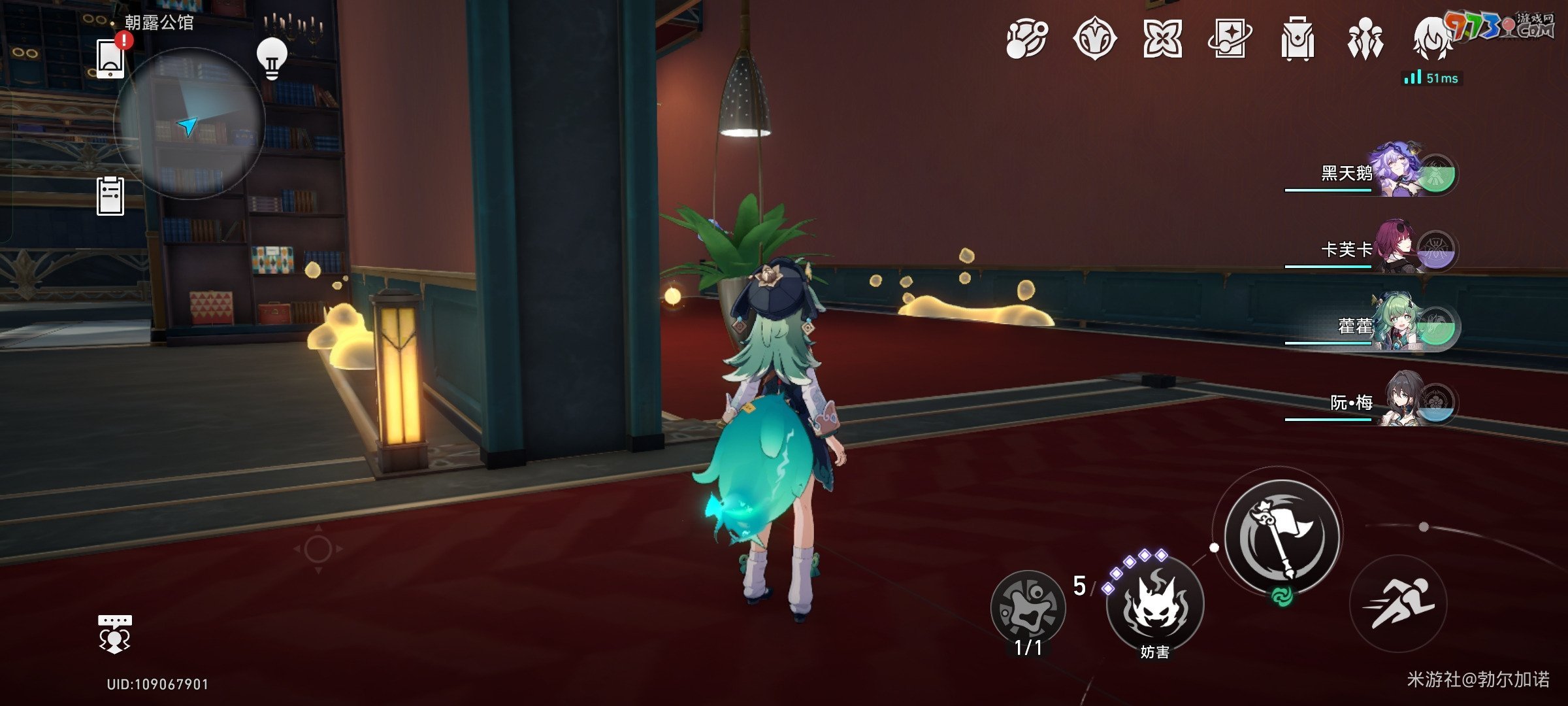
Task: Open the suitcase inventory icon
Action: pos(1297,39)
